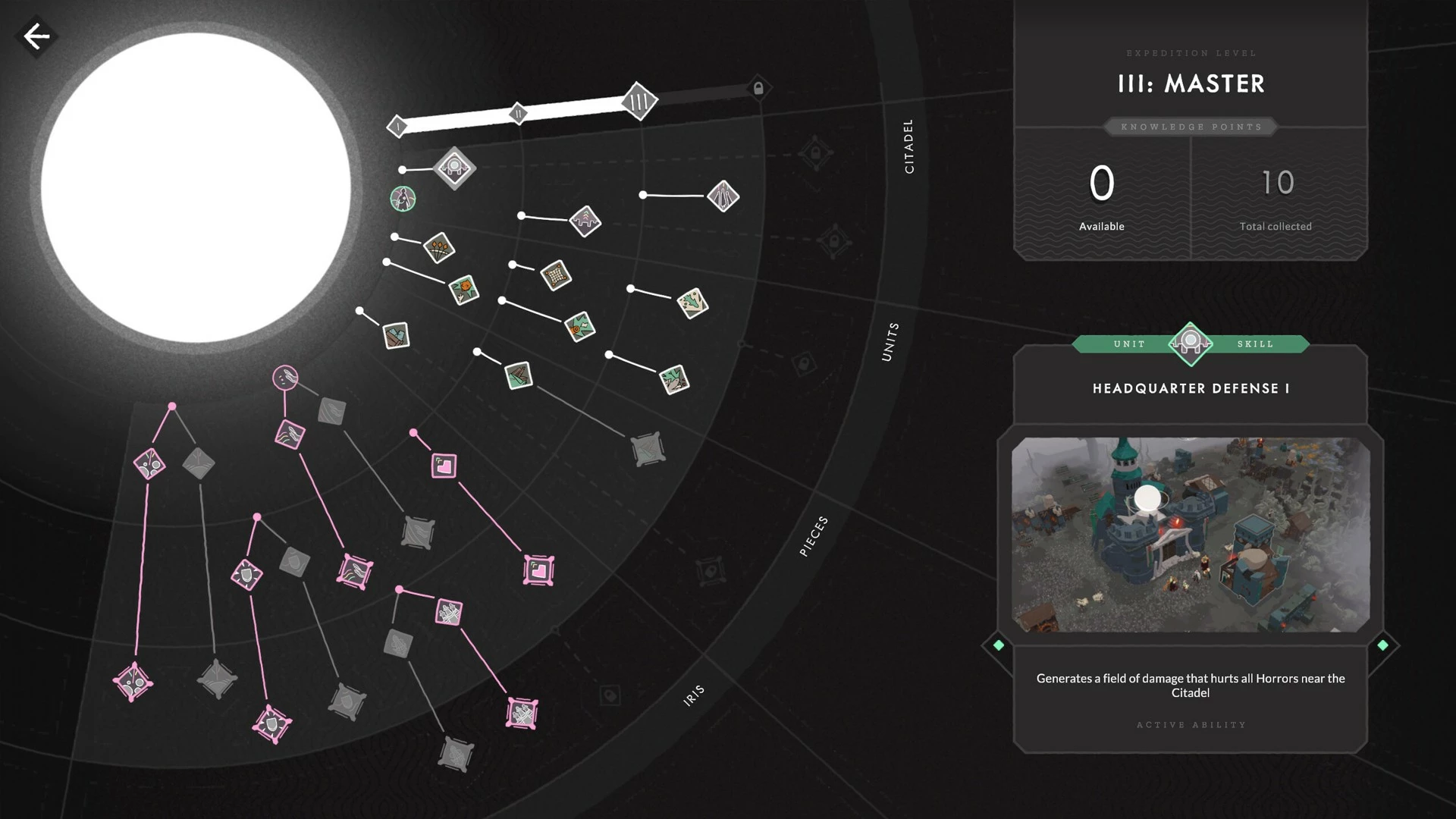Click the Headquarter Defense preview image
Image resolution: width=1456 pixels, height=819 pixels.
[x=1191, y=535]
